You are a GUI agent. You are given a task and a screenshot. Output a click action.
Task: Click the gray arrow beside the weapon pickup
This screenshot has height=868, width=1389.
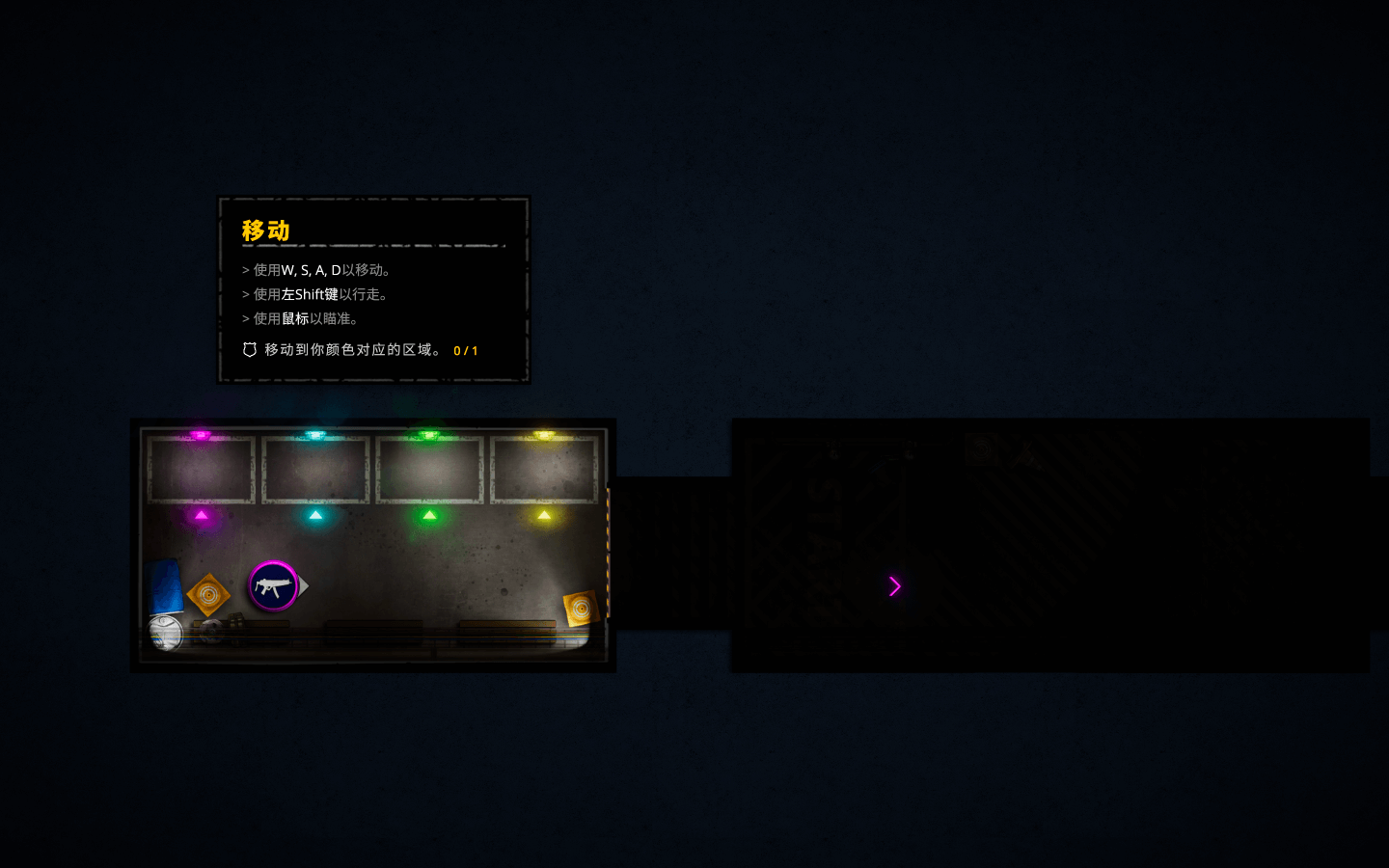click(x=304, y=584)
